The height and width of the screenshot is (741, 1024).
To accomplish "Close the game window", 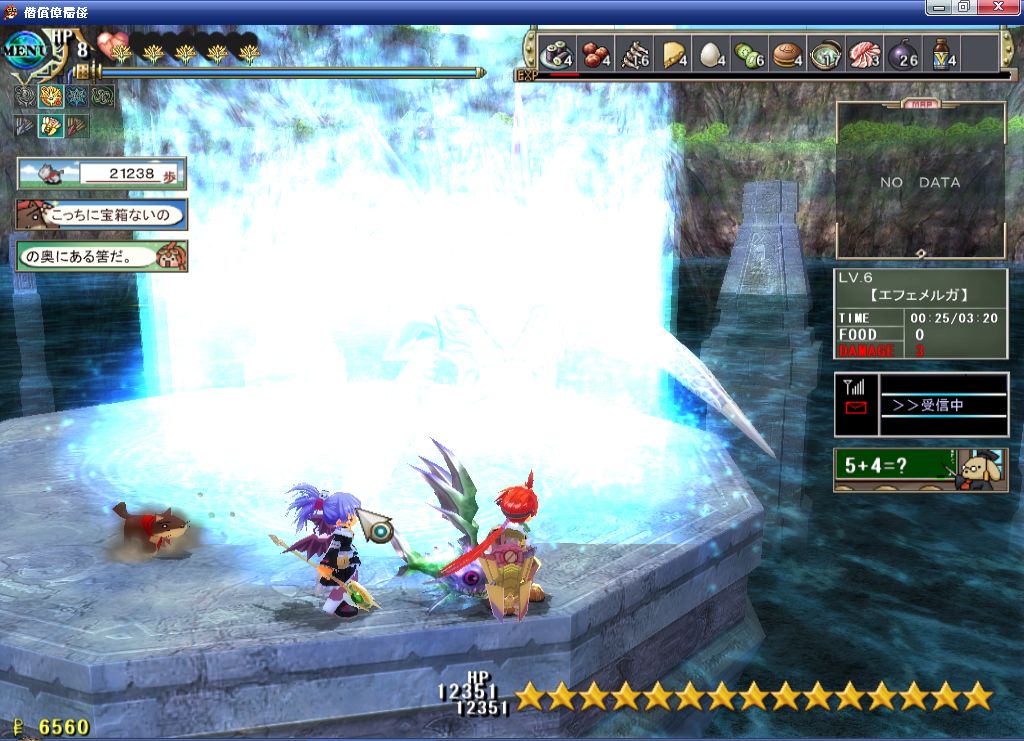I will pyautogui.click(x=1002, y=7).
